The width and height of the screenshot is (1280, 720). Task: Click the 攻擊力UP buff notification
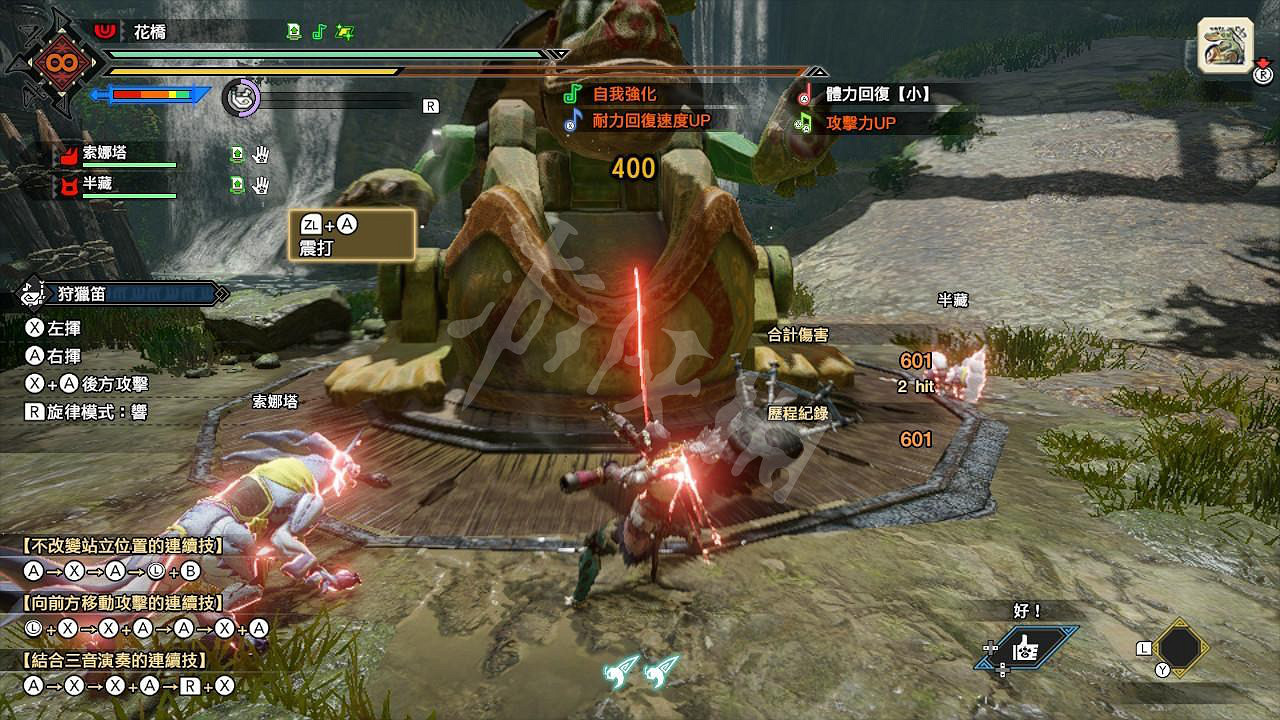click(x=862, y=121)
